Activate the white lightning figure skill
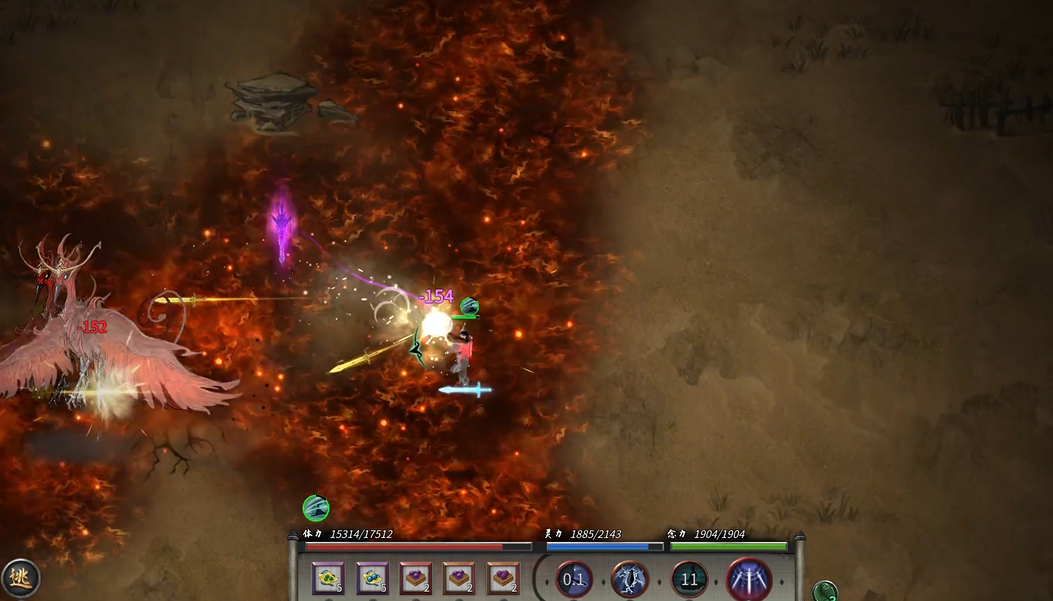 coord(630,579)
